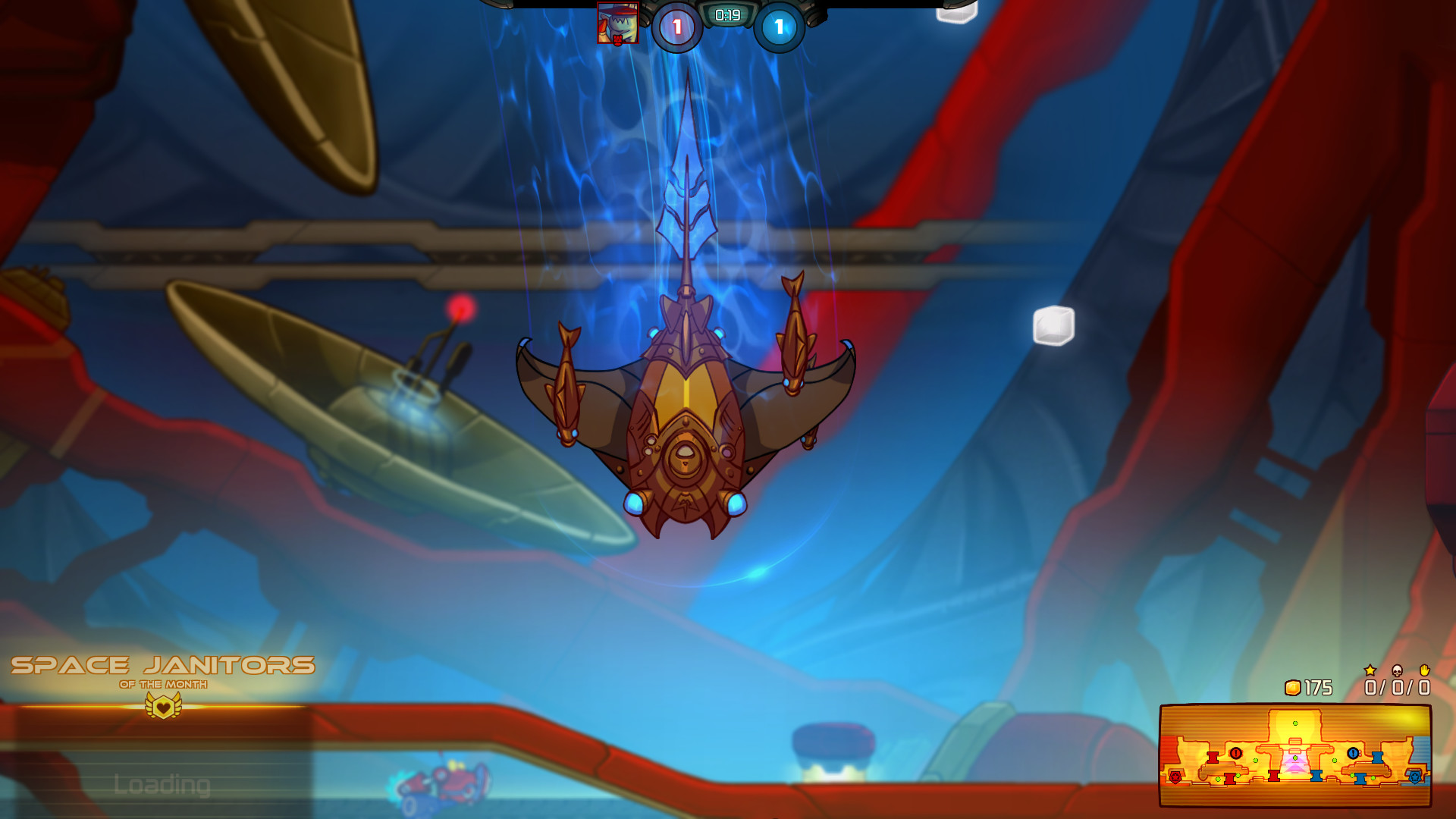Click the star icon above kill statistics

click(1370, 670)
